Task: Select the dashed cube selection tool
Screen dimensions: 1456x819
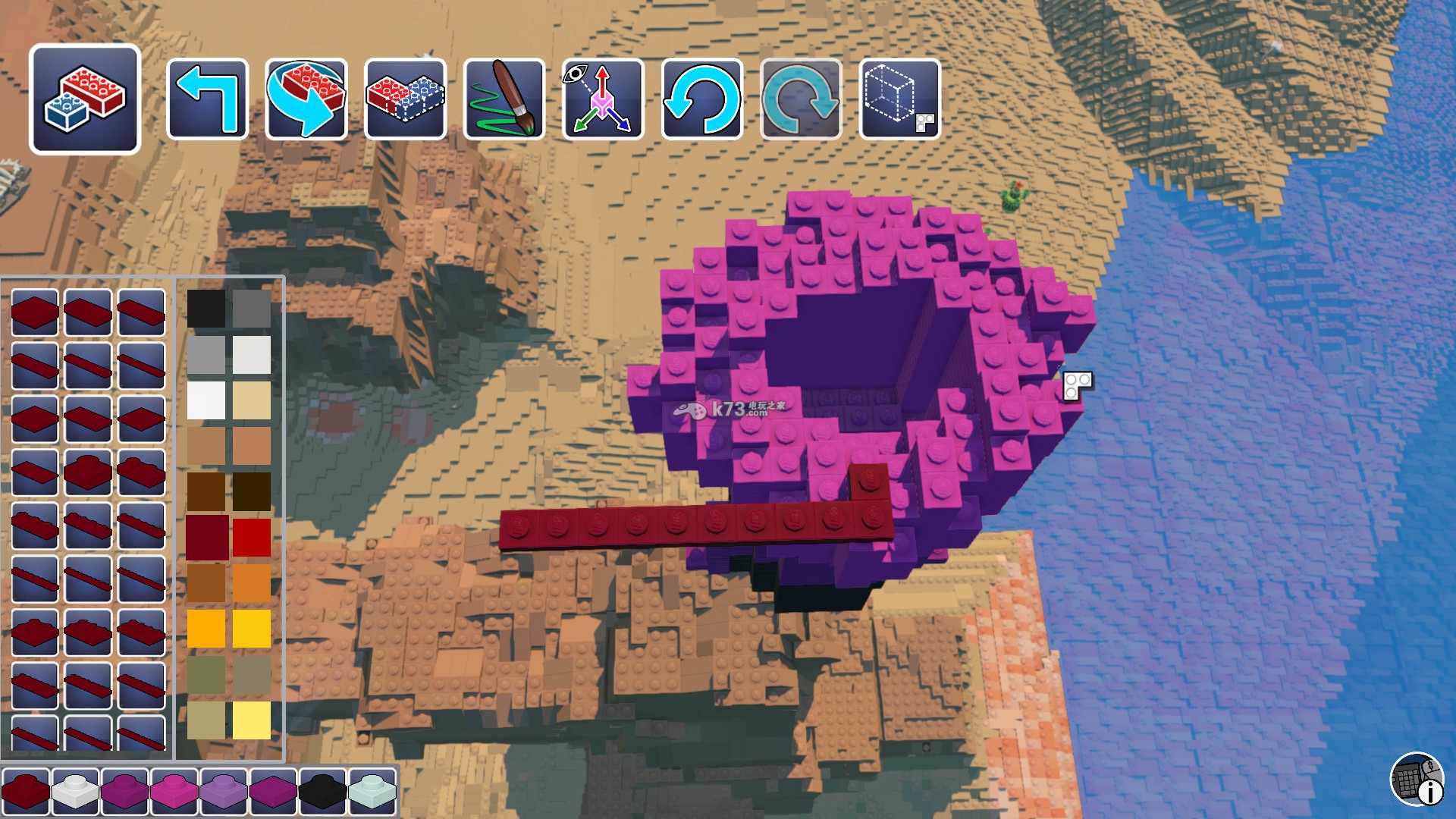Action: (900, 99)
